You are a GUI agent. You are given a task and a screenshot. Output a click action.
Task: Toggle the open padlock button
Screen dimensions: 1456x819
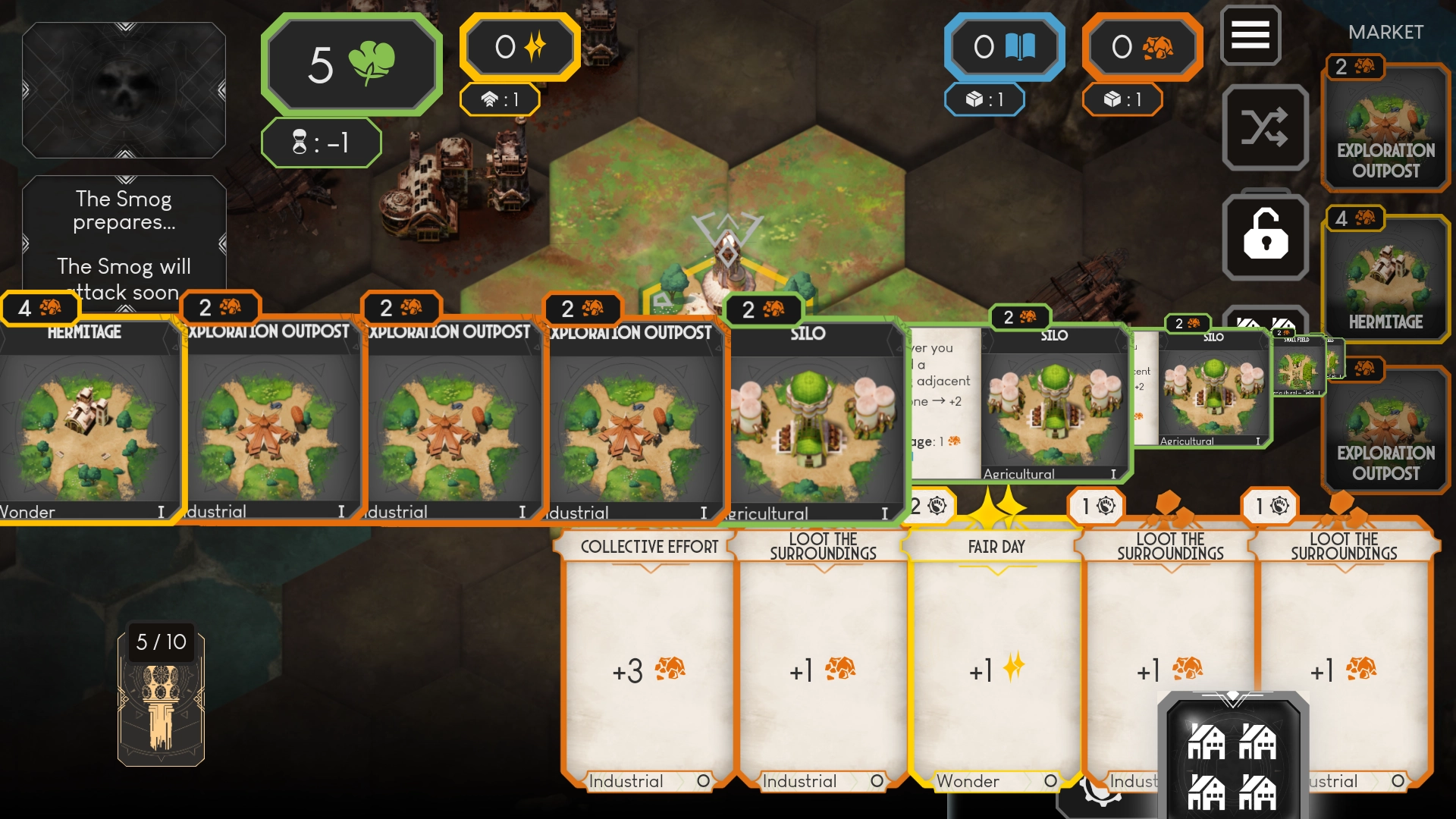point(1265,236)
